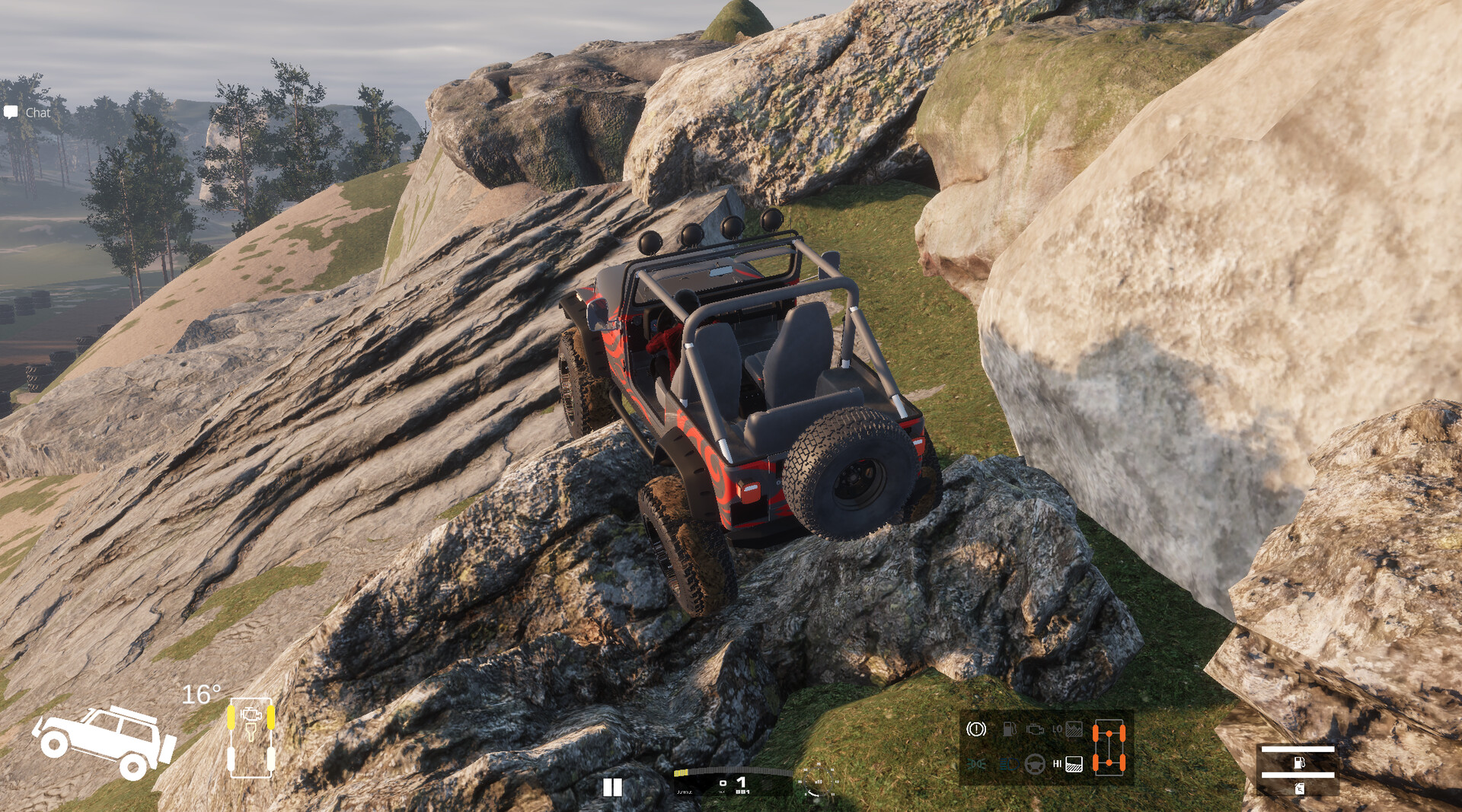Click the jerry can icon

1298,788
